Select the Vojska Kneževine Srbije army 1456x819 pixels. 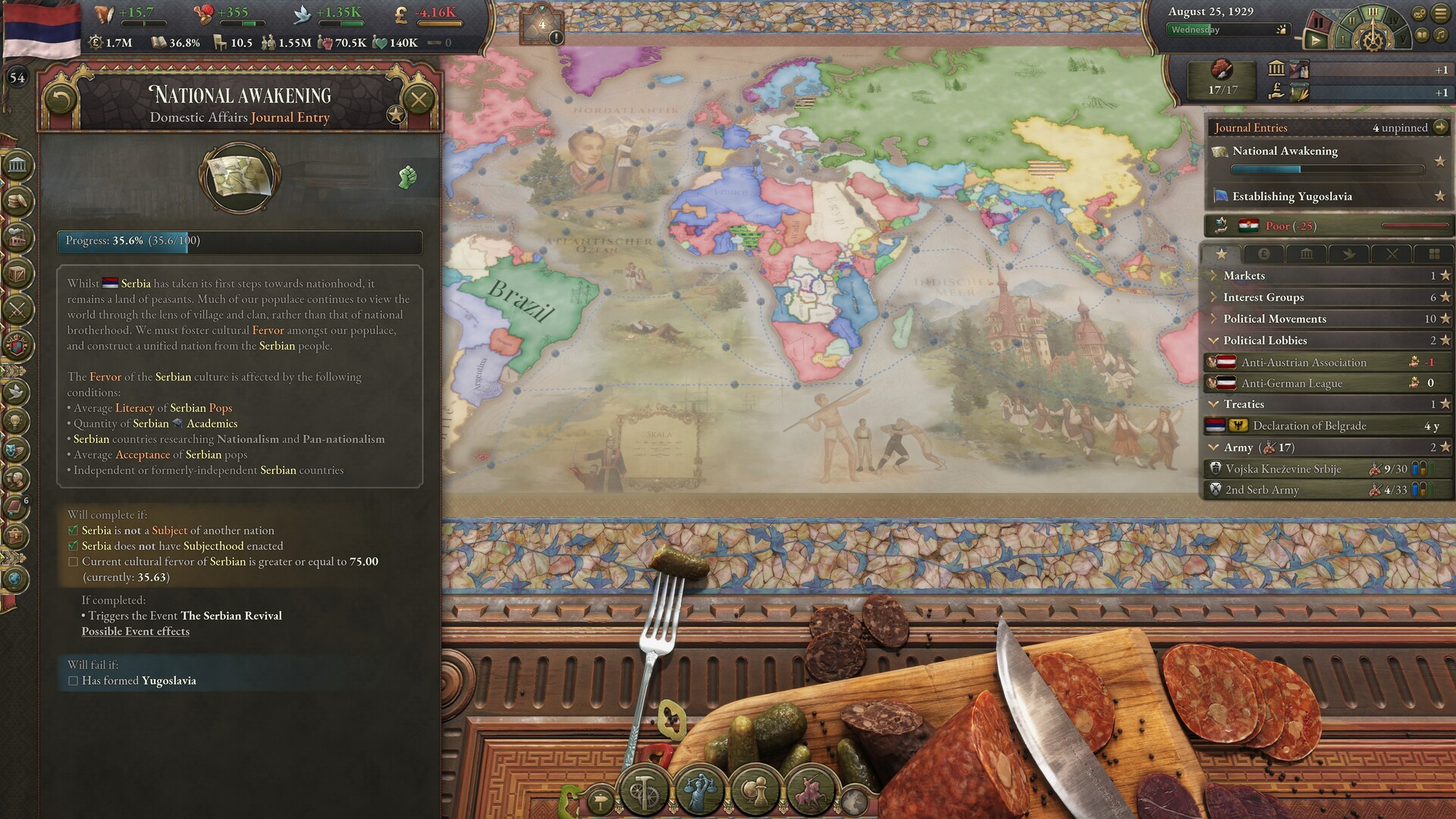(1283, 469)
